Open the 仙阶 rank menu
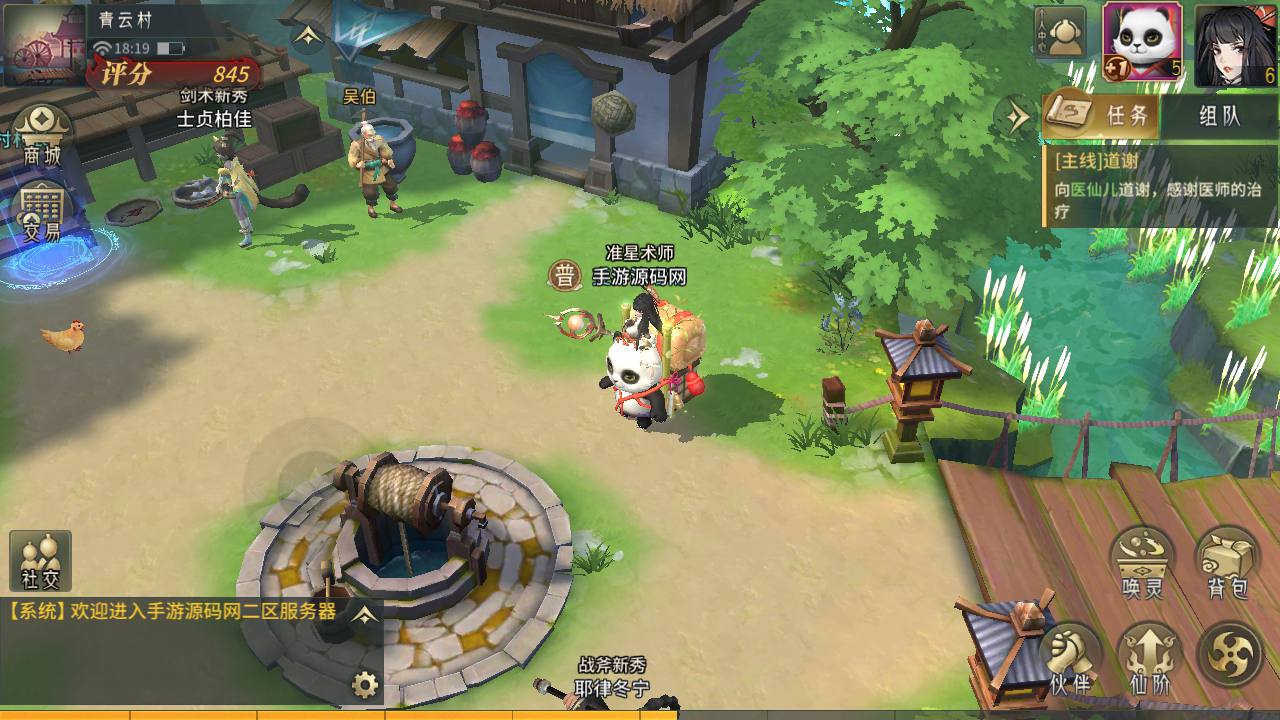 click(x=1150, y=658)
